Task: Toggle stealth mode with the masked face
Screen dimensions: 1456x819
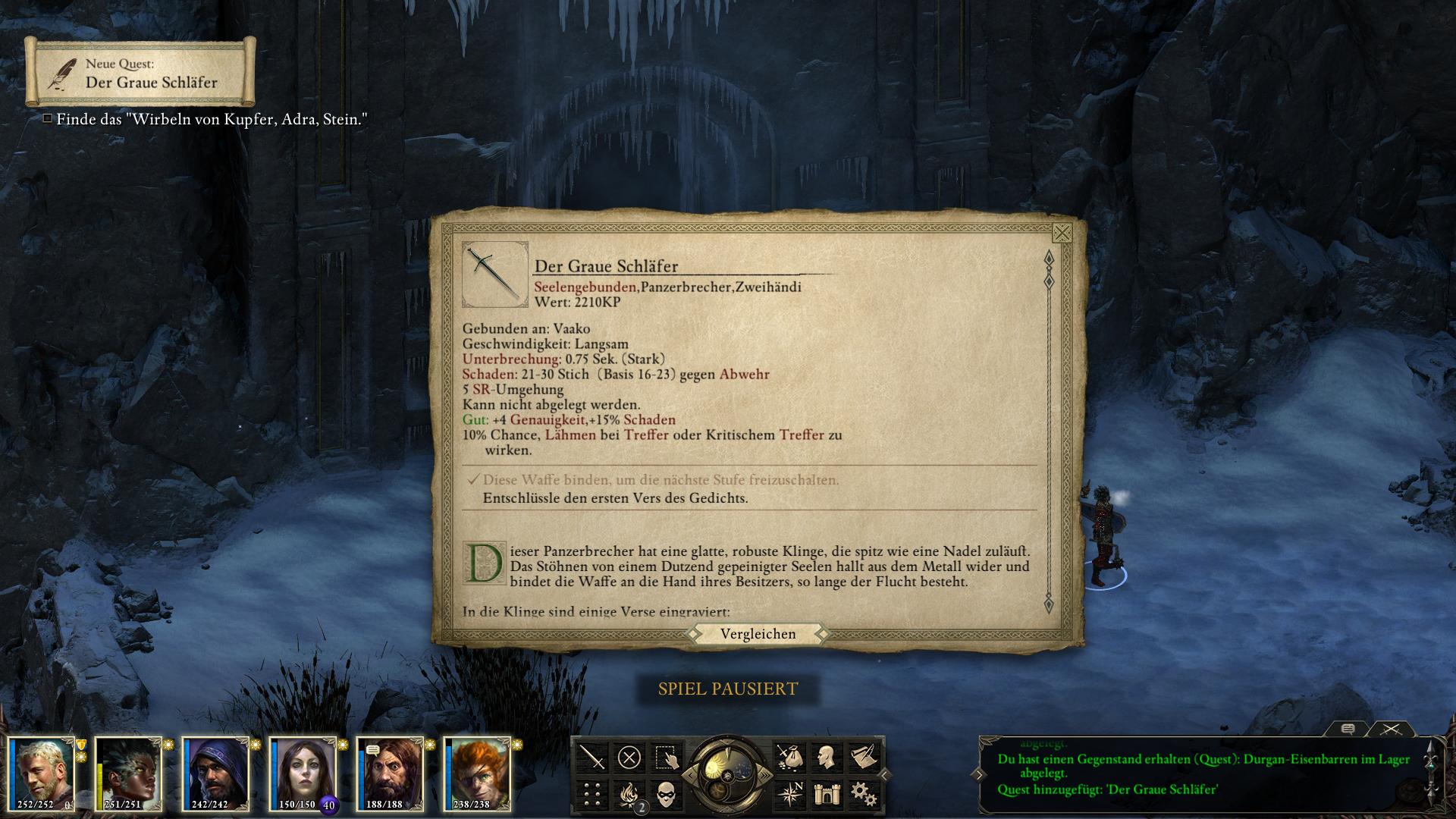Action: [667, 794]
